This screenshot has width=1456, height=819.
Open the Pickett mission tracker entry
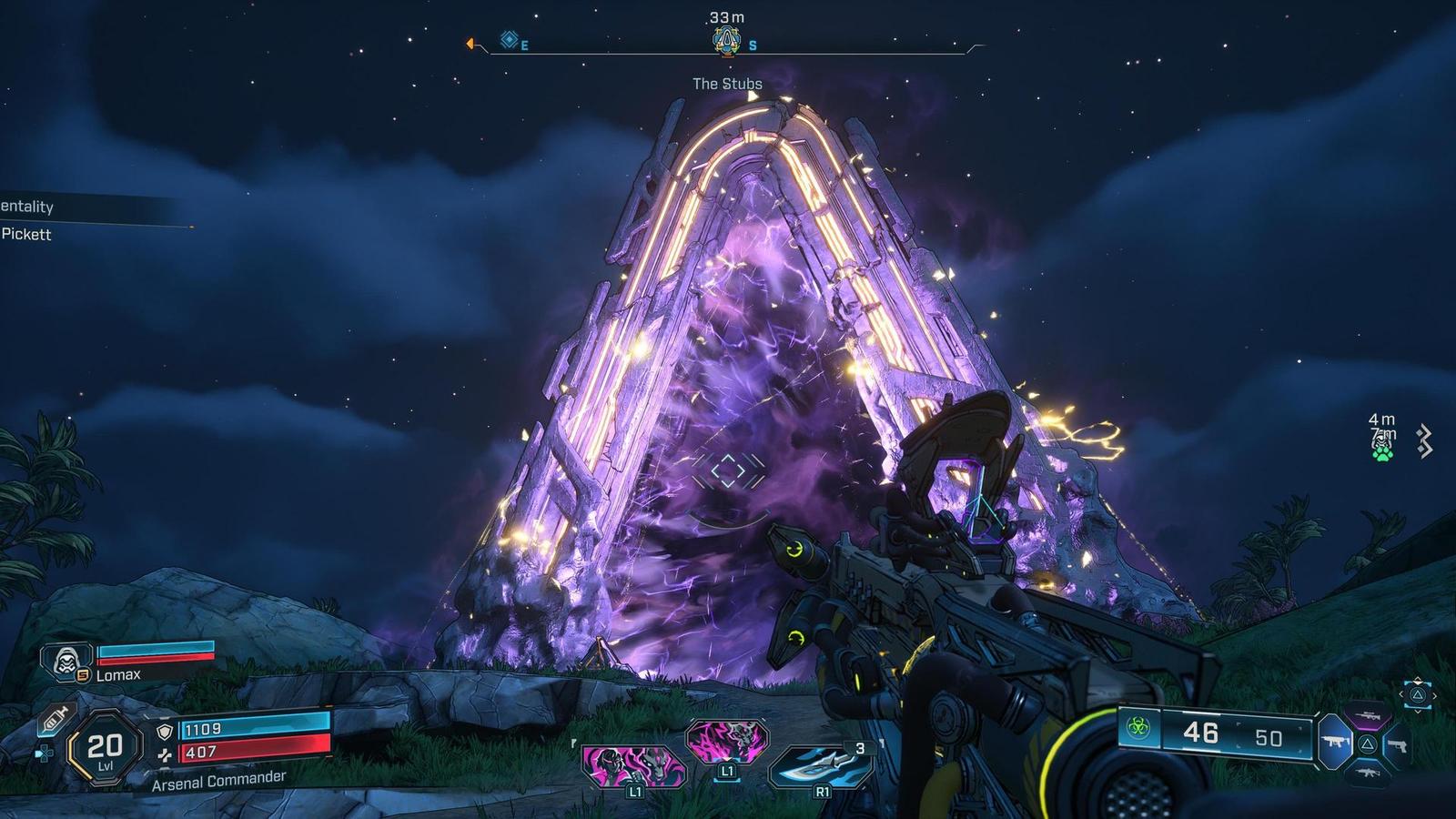coord(27,235)
